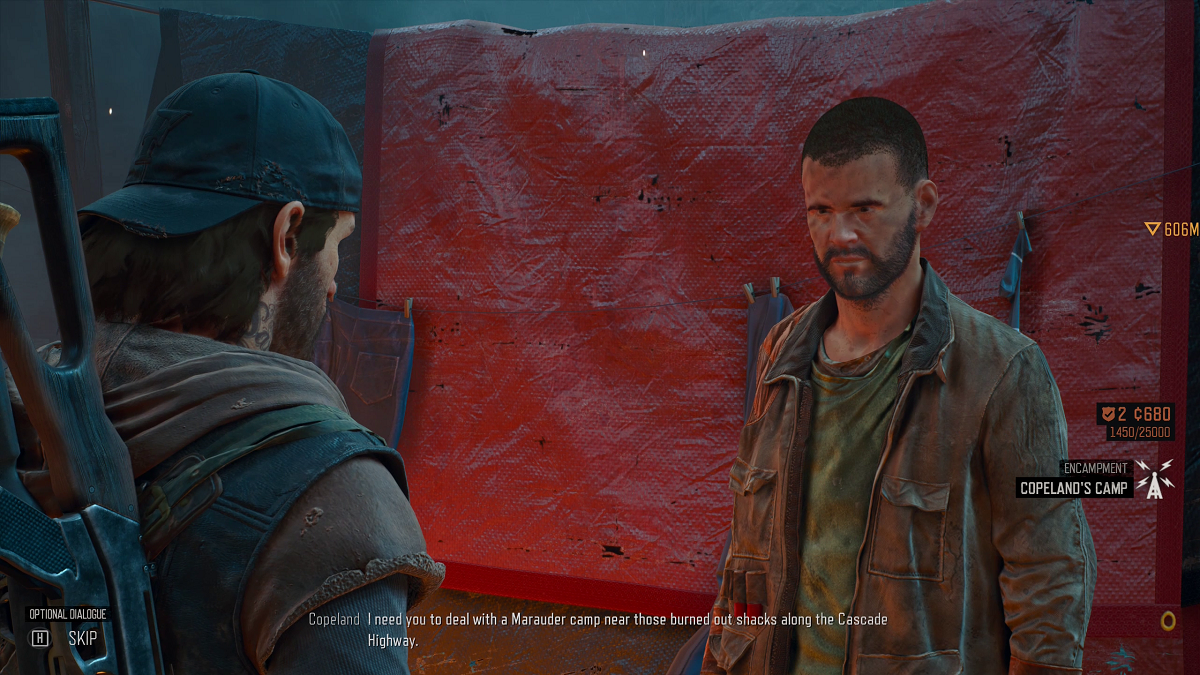The height and width of the screenshot is (675, 1200).
Task: Click the 606M objective waypoint marker
Action: click(x=1153, y=230)
